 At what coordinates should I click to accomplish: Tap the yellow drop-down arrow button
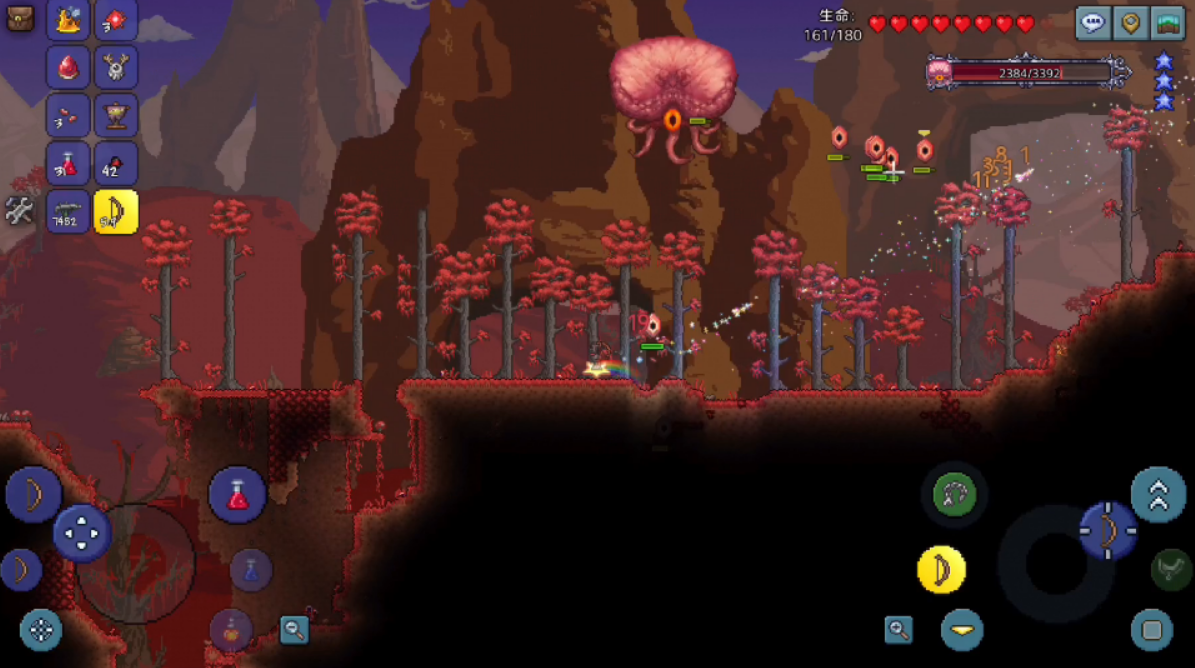[x=962, y=630]
